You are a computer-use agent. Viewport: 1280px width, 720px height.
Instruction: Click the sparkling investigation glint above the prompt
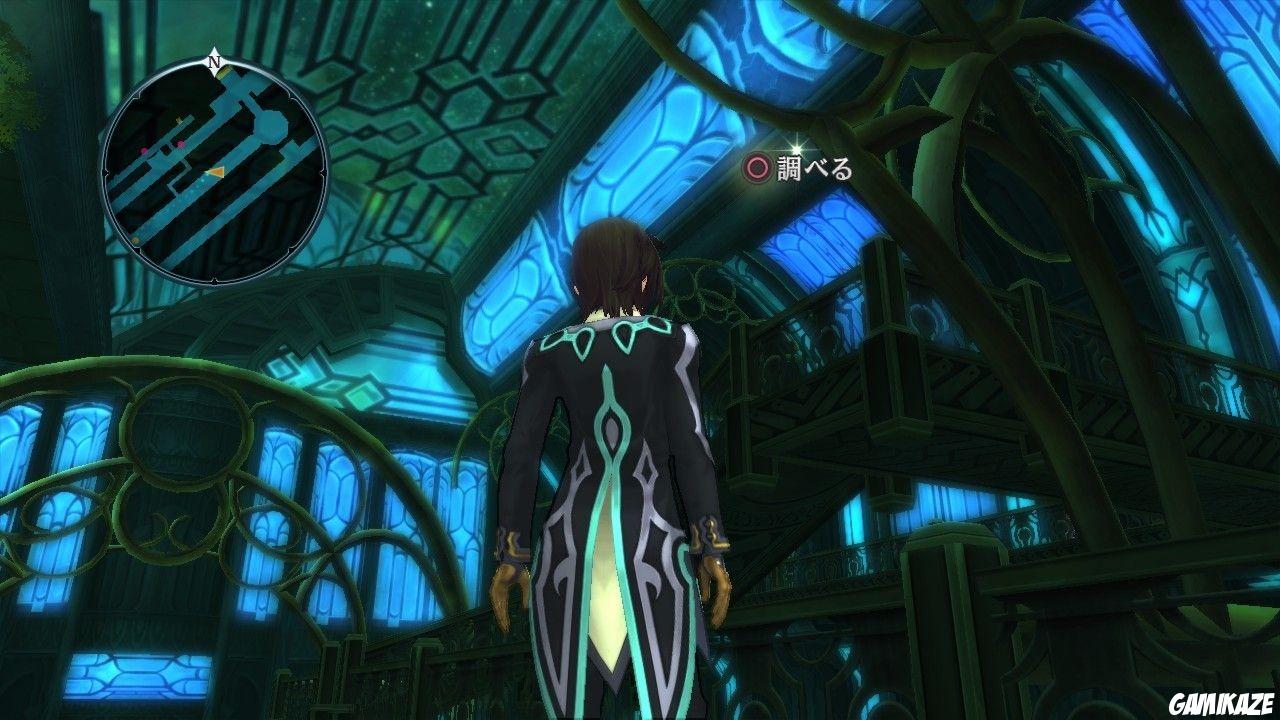[x=797, y=149]
